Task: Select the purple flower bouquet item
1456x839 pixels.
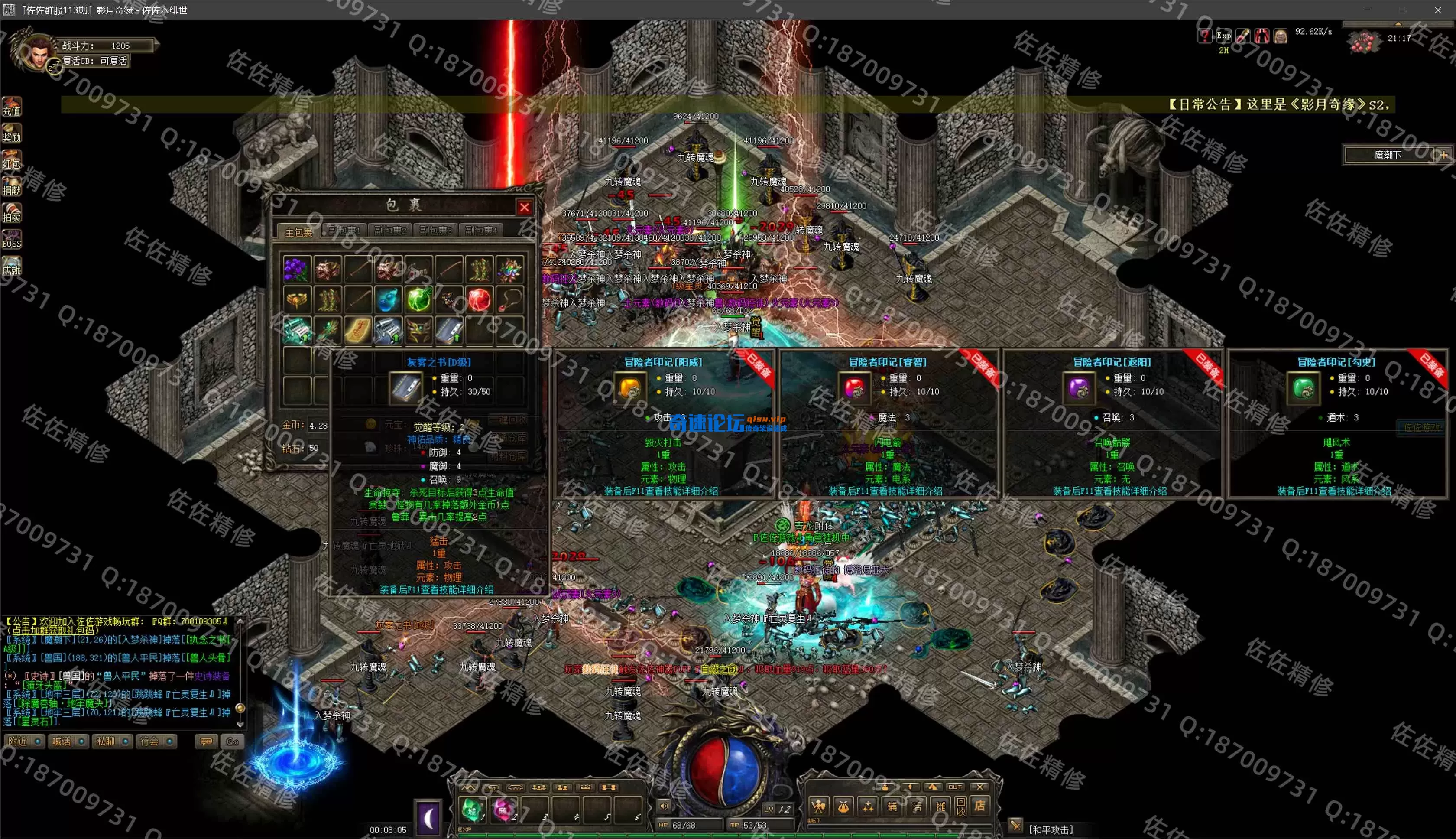Action: click(x=297, y=270)
